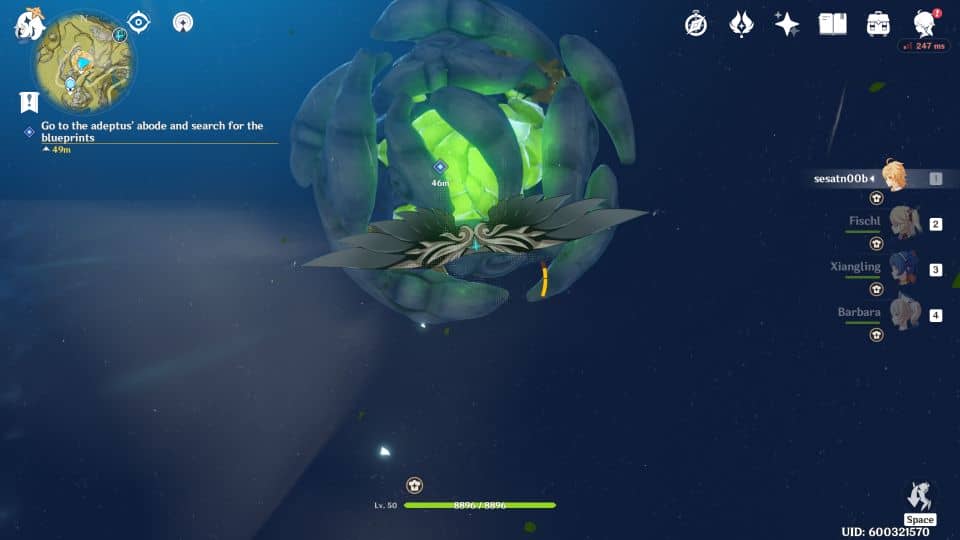Toggle the elemental sight eye icon

[139, 22]
